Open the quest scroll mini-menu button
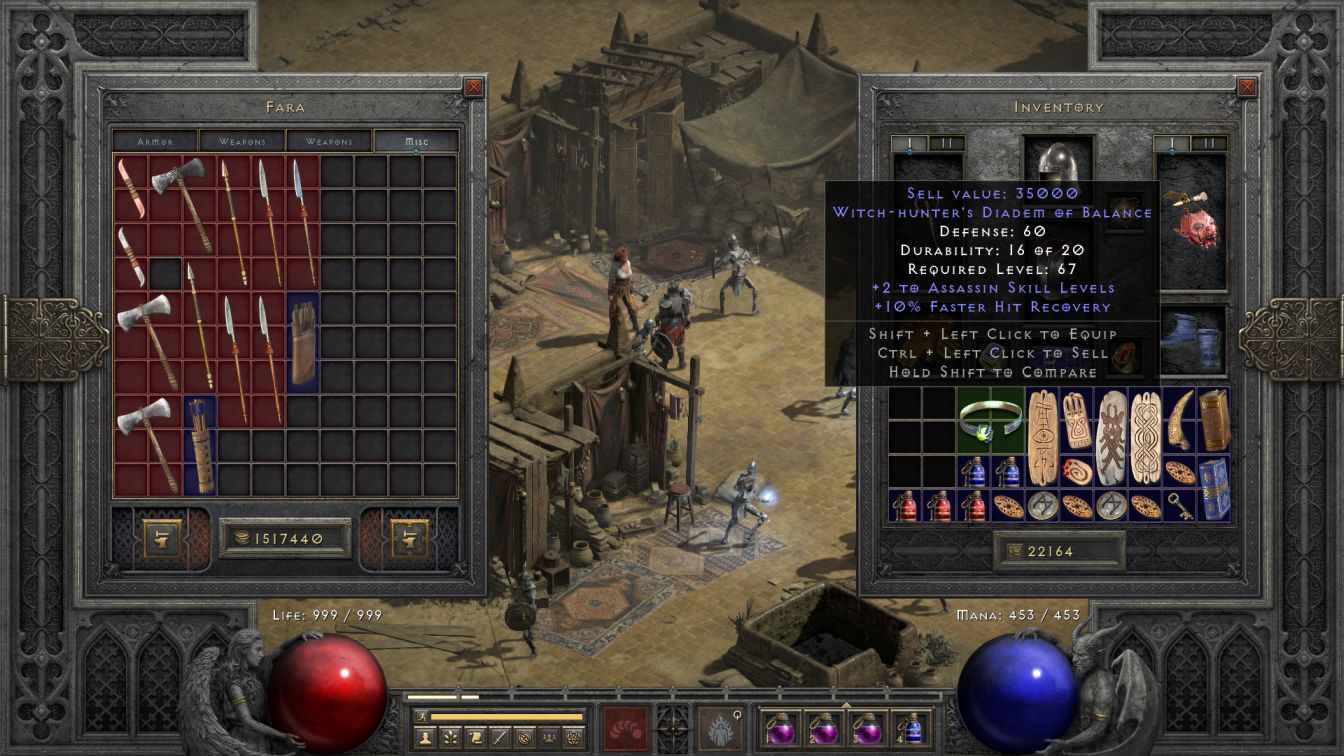 click(475, 738)
